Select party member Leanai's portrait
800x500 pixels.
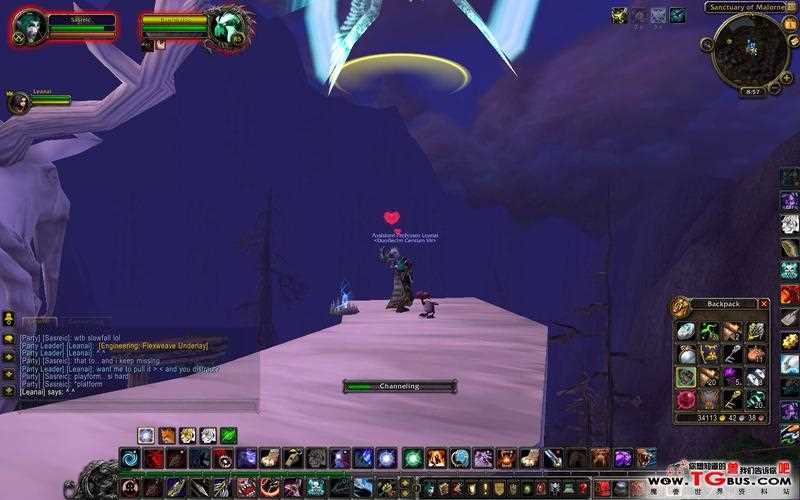point(19,102)
